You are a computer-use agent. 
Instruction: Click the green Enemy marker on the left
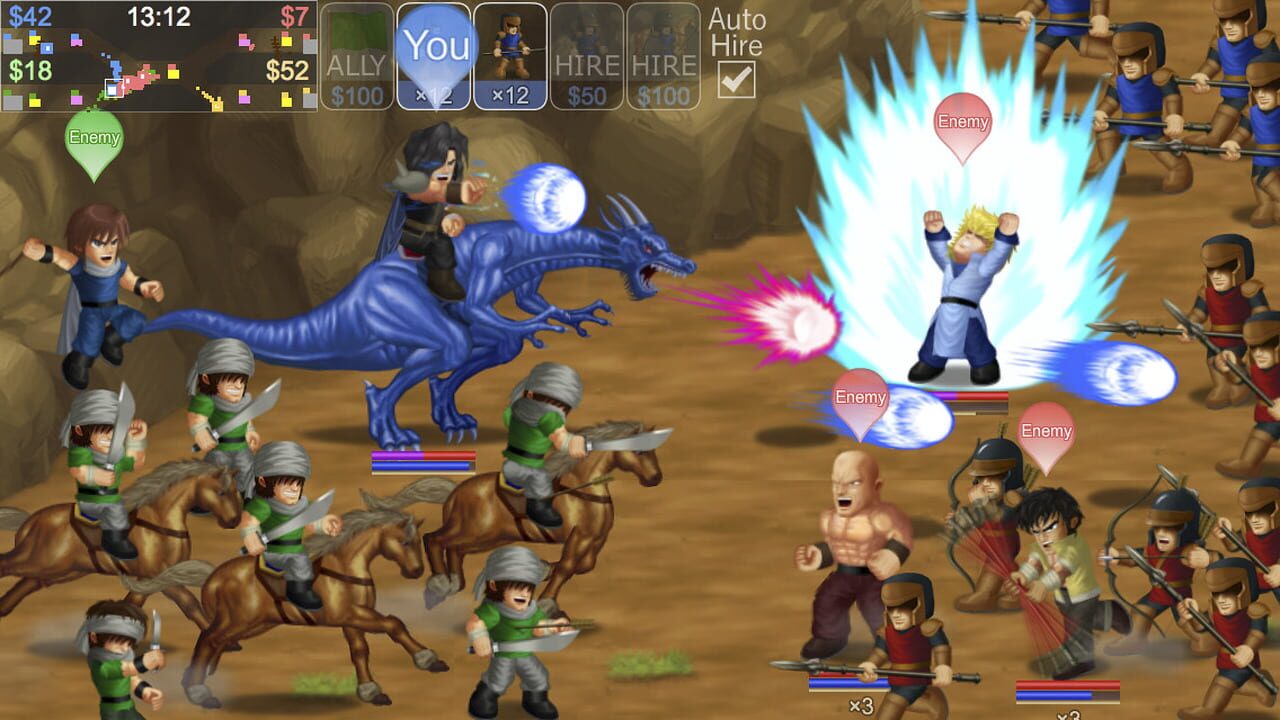point(93,138)
